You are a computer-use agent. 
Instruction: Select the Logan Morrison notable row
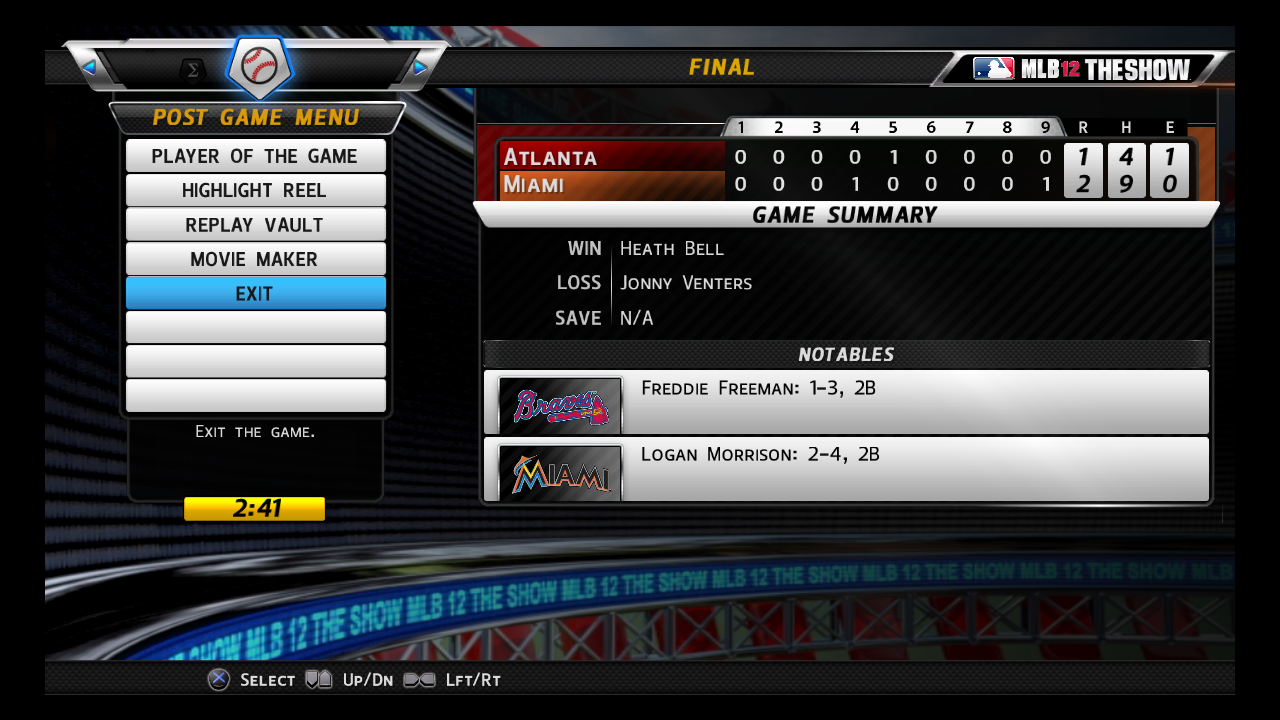coord(846,469)
